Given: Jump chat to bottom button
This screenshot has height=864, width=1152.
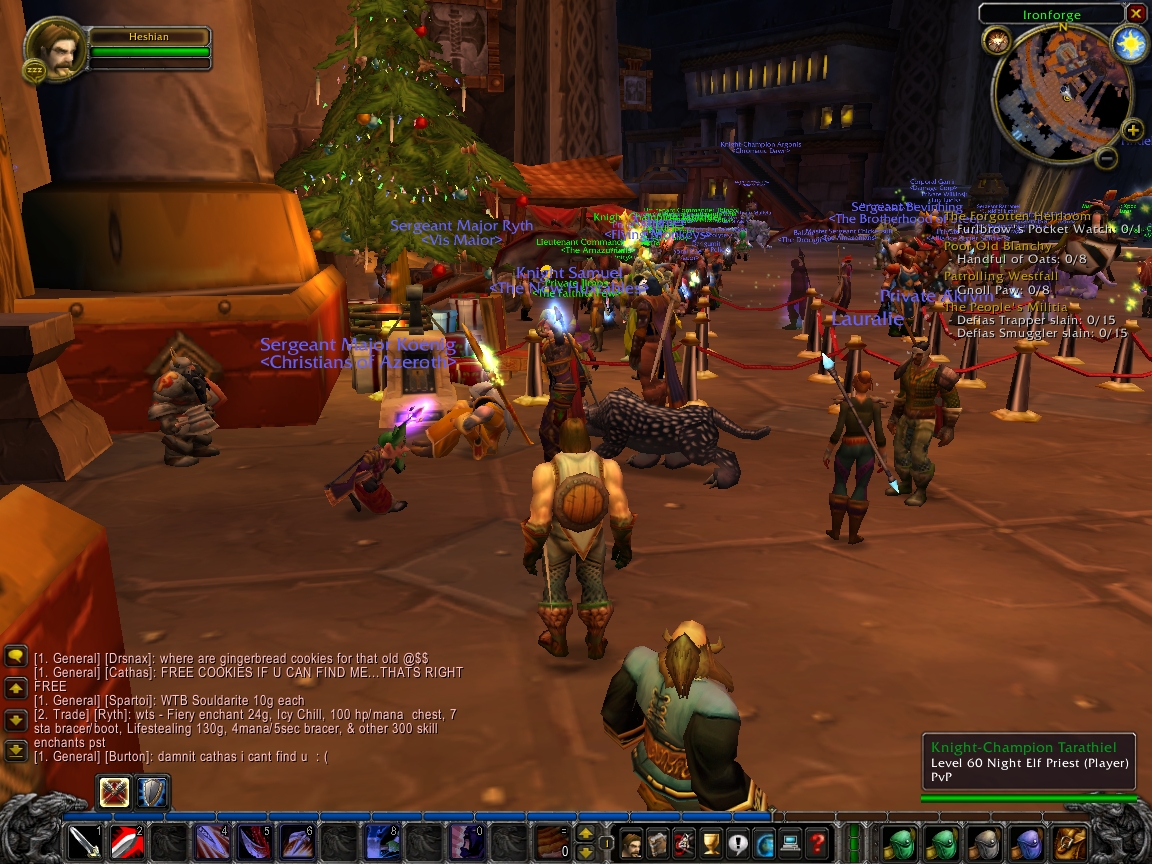Looking at the screenshot, I should point(16,749).
